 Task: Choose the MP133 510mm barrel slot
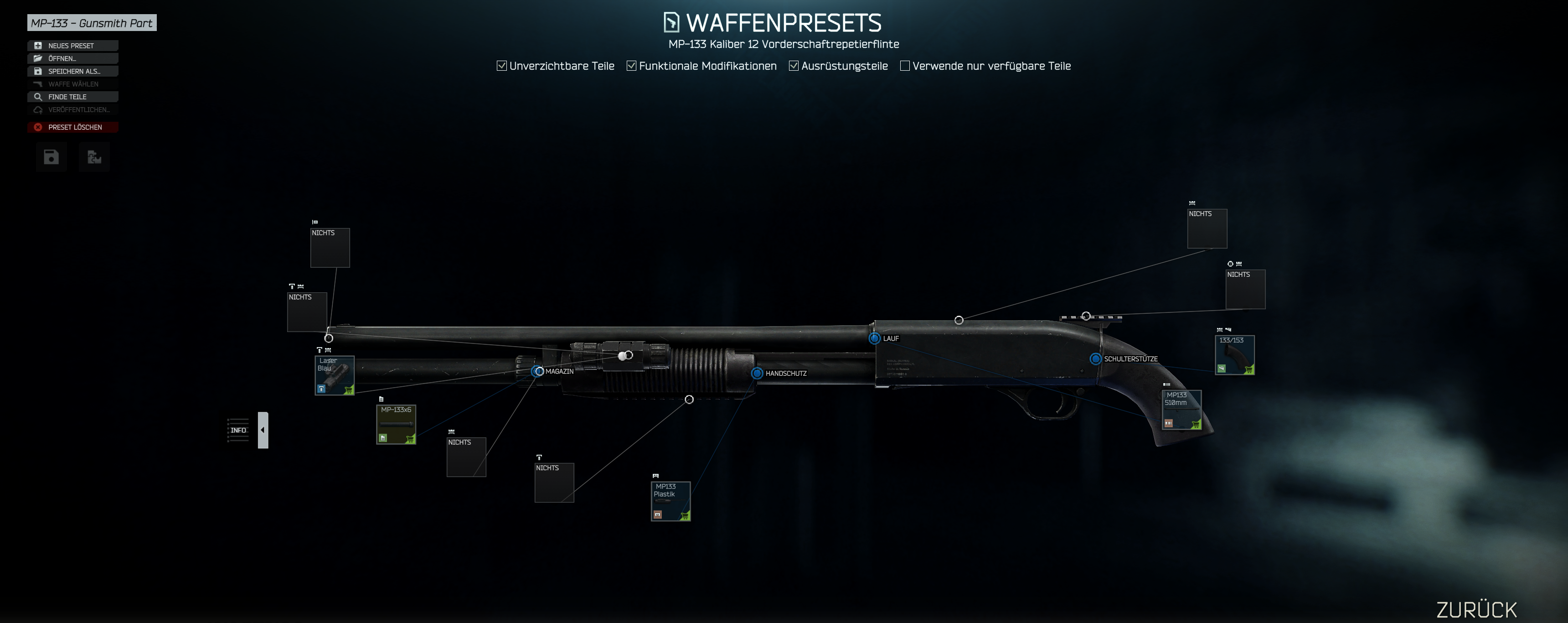coord(1181,410)
